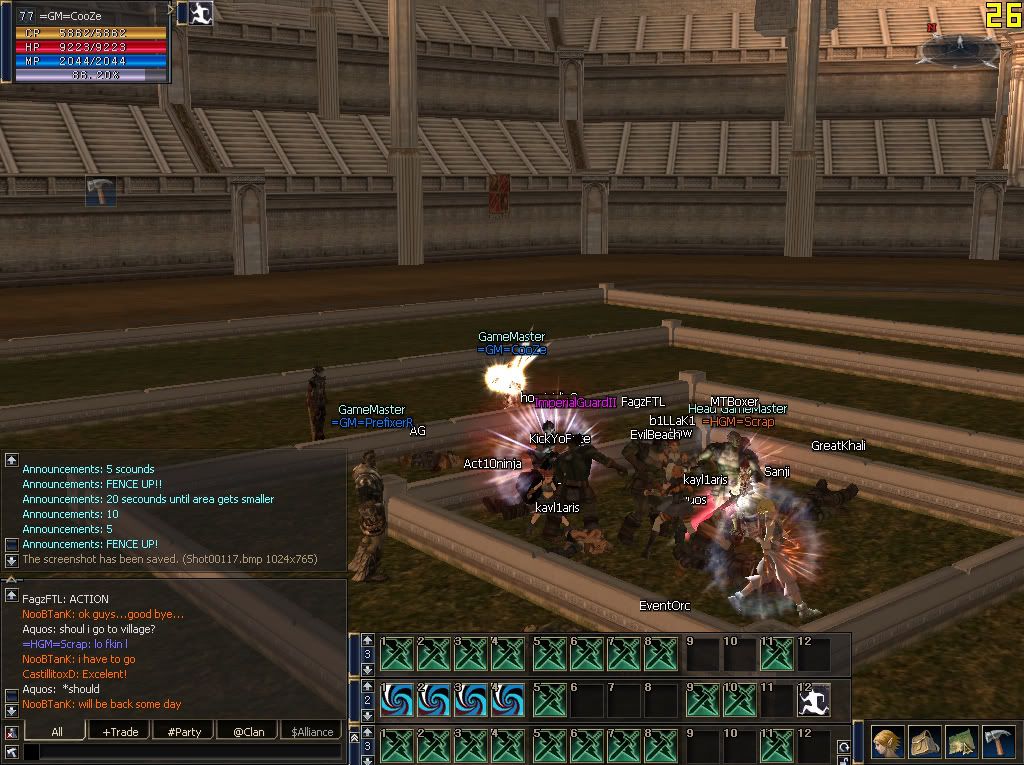Click the compass radar in the corner
Image resolution: width=1024 pixels, height=765 pixels.
(959, 46)
